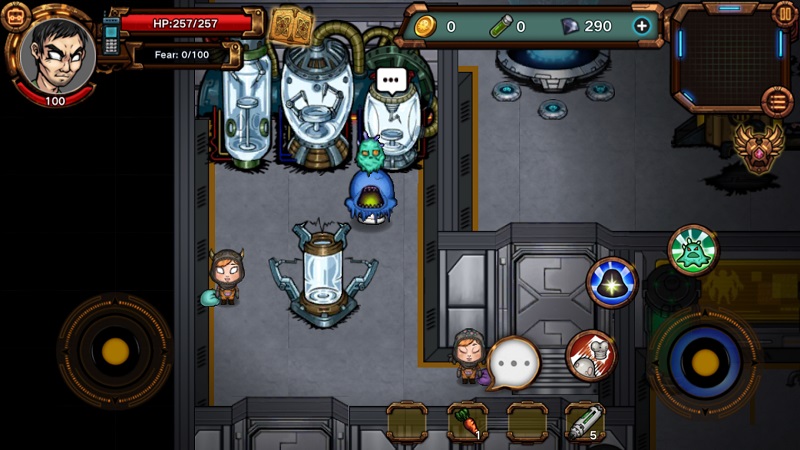
Task: Open the winged rank badge
Action: coord(757,145)
